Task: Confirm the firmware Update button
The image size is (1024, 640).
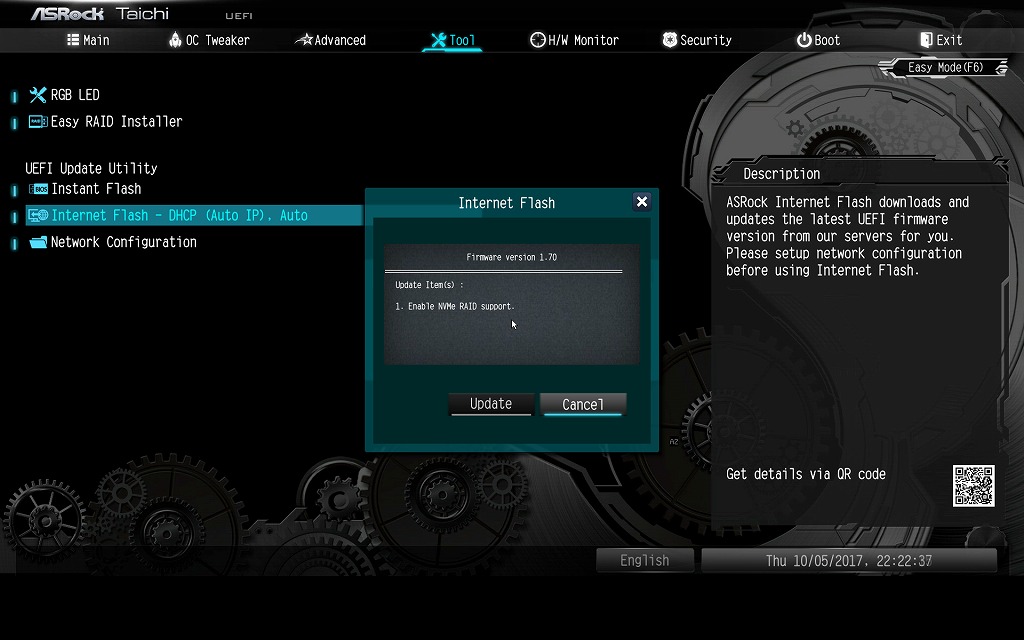Action: tap(491, 404)
